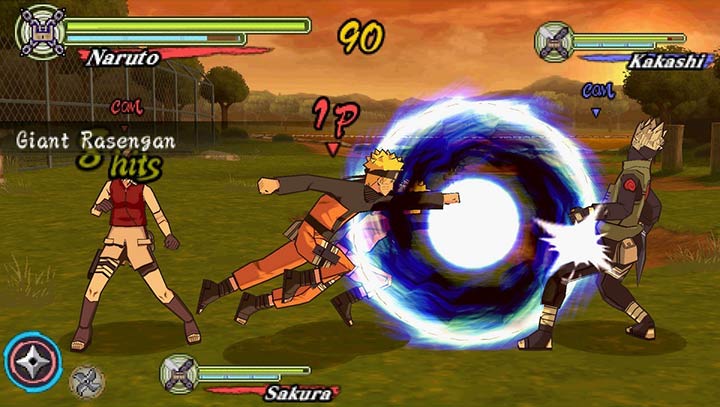Image resolution: width=720 pixels, height=407 pixels.
Task: Click Naruto's character emblem icon
Action: pos(43,28)
